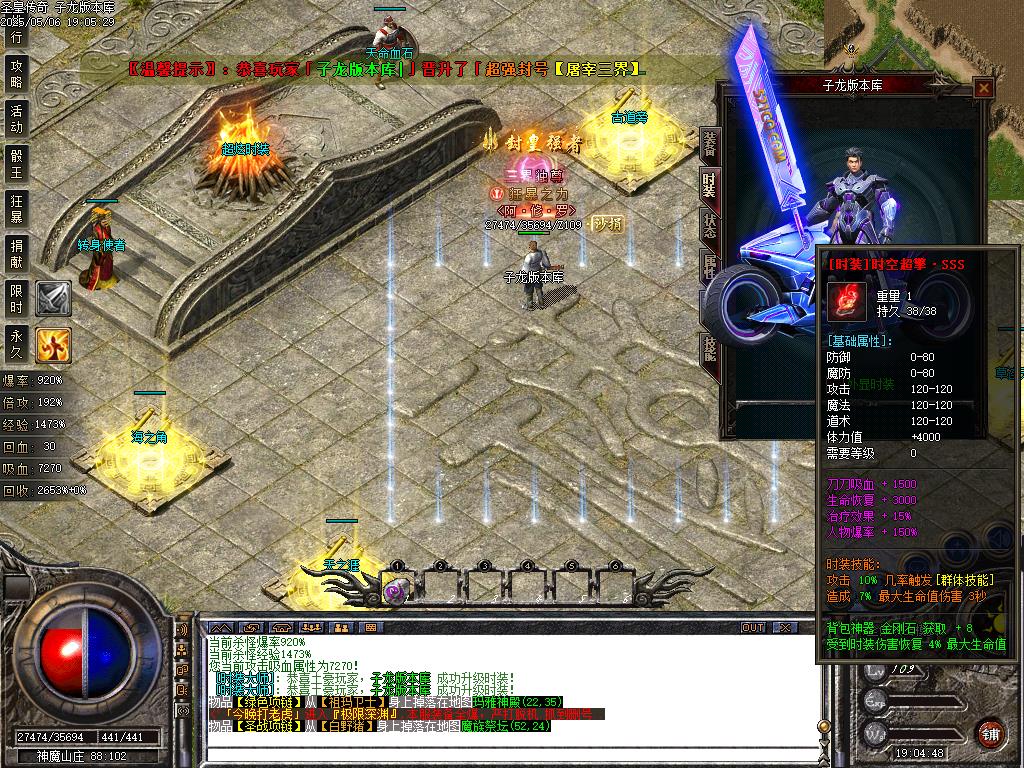Click the OUT button on the chat window
This screenshot has height=768, width=1024.
click(753, 628)
